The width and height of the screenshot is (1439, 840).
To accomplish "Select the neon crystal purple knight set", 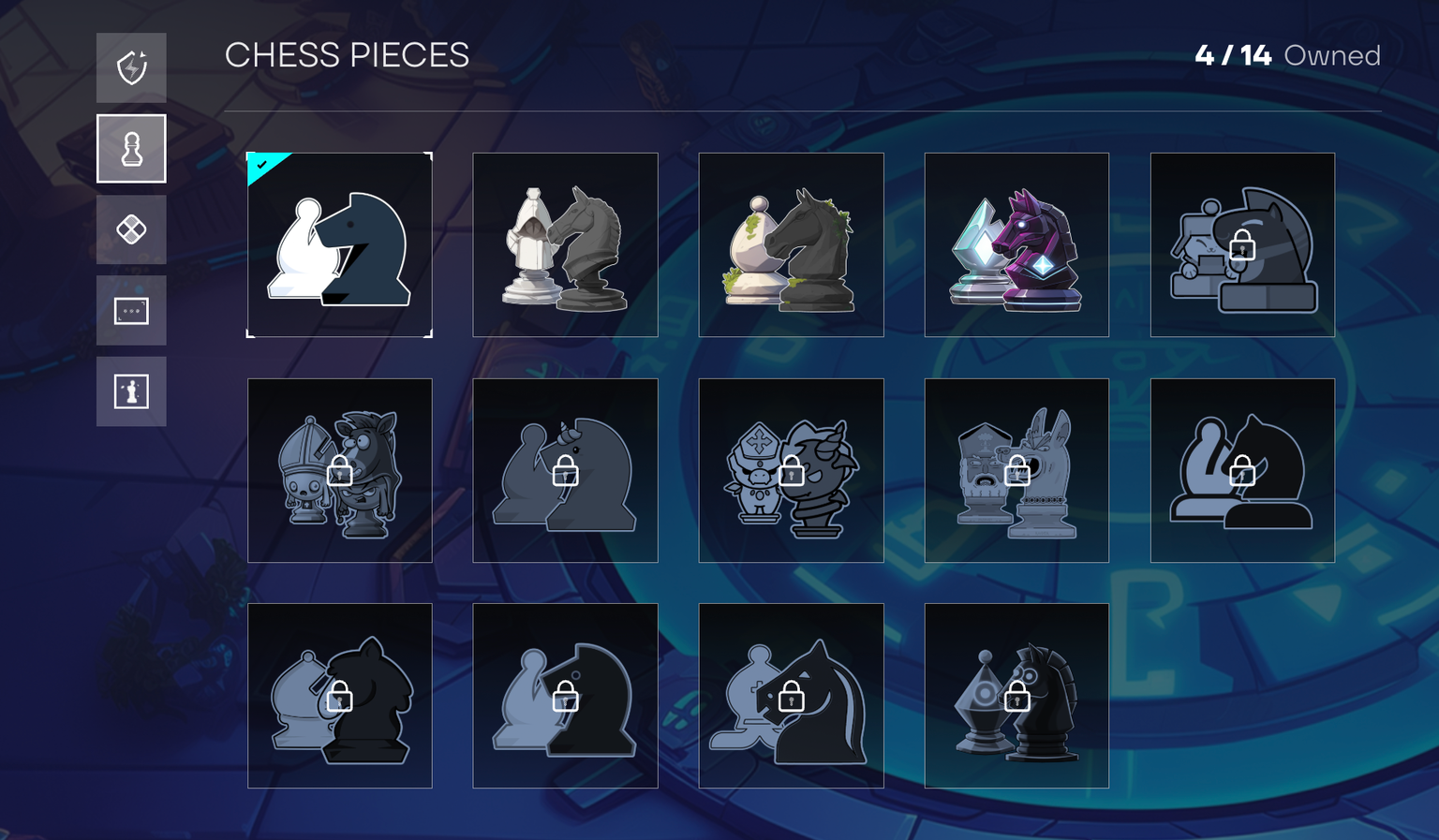I will 1016,244.
